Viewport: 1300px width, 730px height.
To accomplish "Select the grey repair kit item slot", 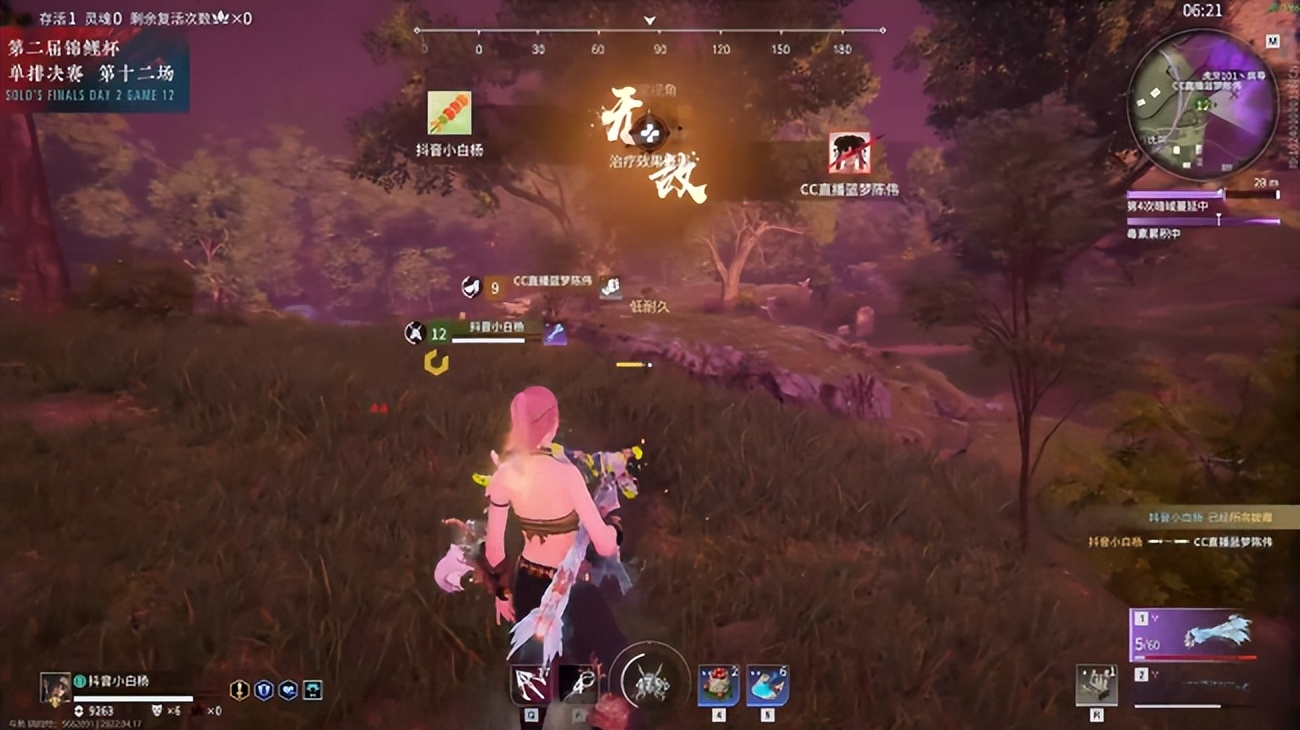I will click(1096, 685).
